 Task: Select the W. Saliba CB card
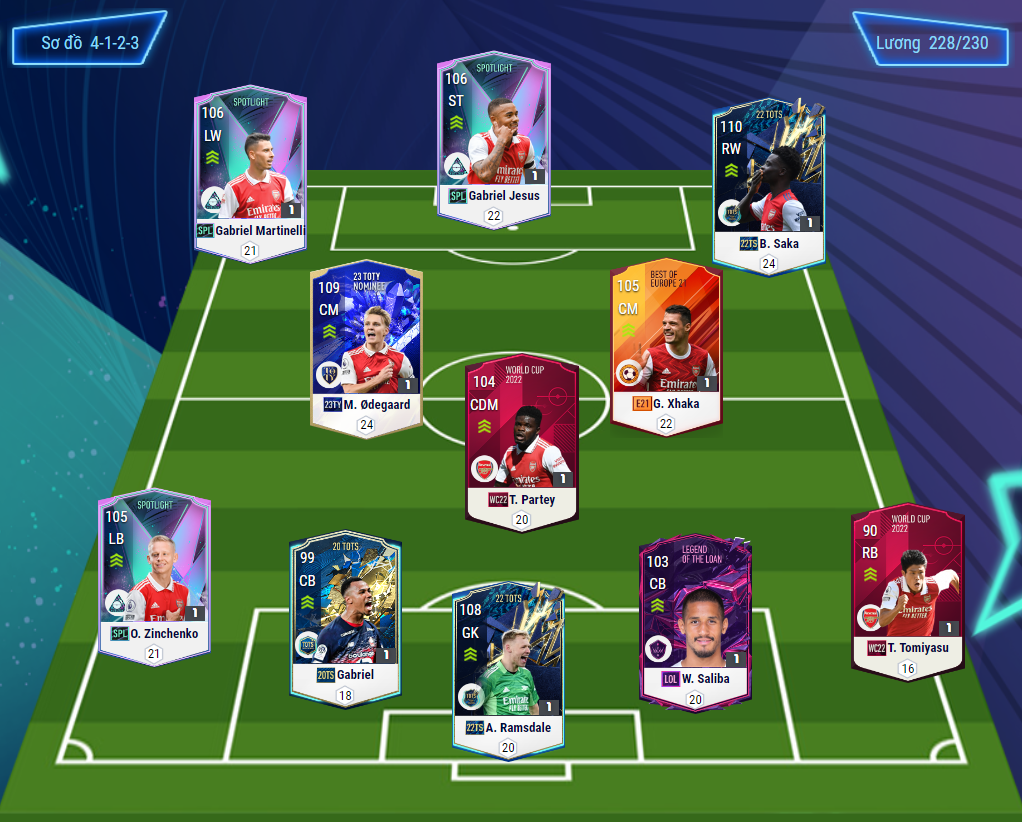tap(695, 620)
